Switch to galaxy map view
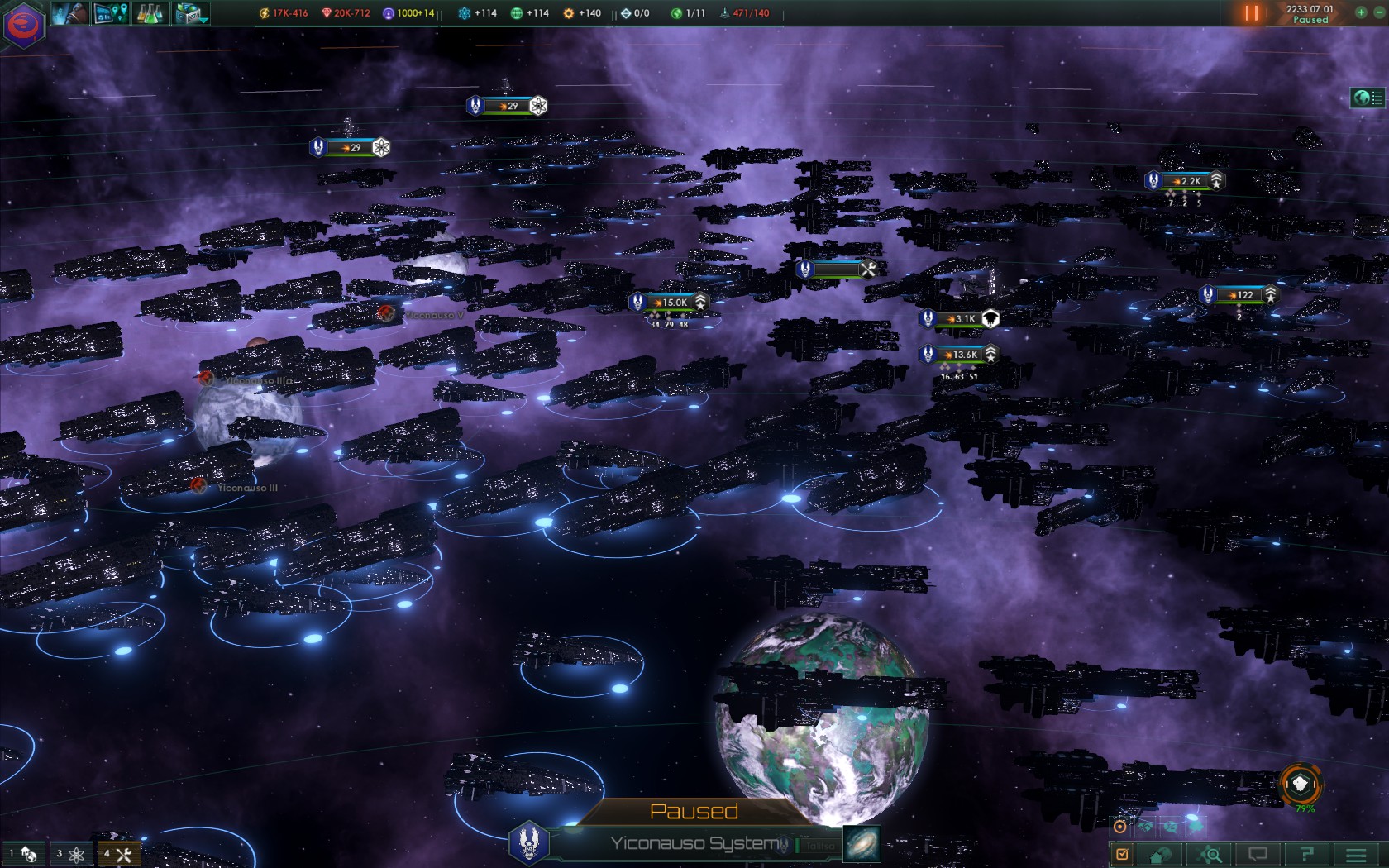This screenshot has width=1389, height=868. click(862, 844)
